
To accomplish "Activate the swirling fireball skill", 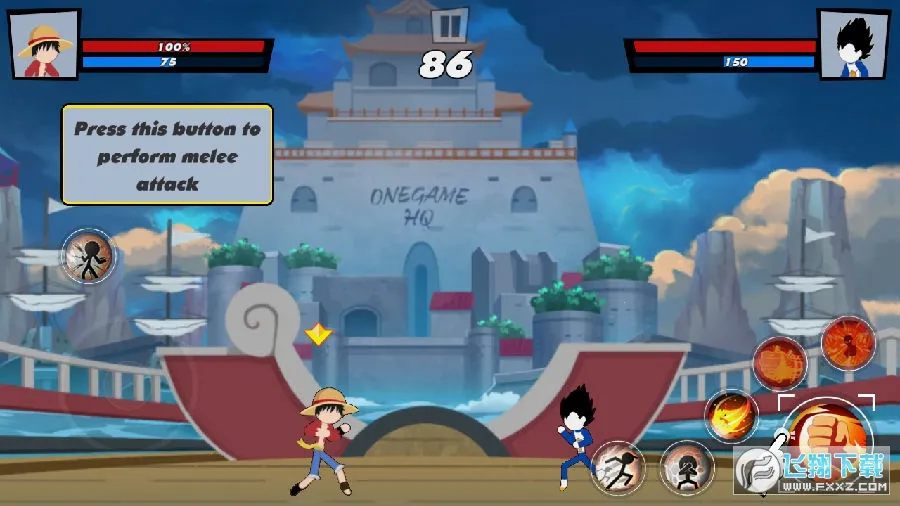I will pyautogui.click(x=731, y=415).
